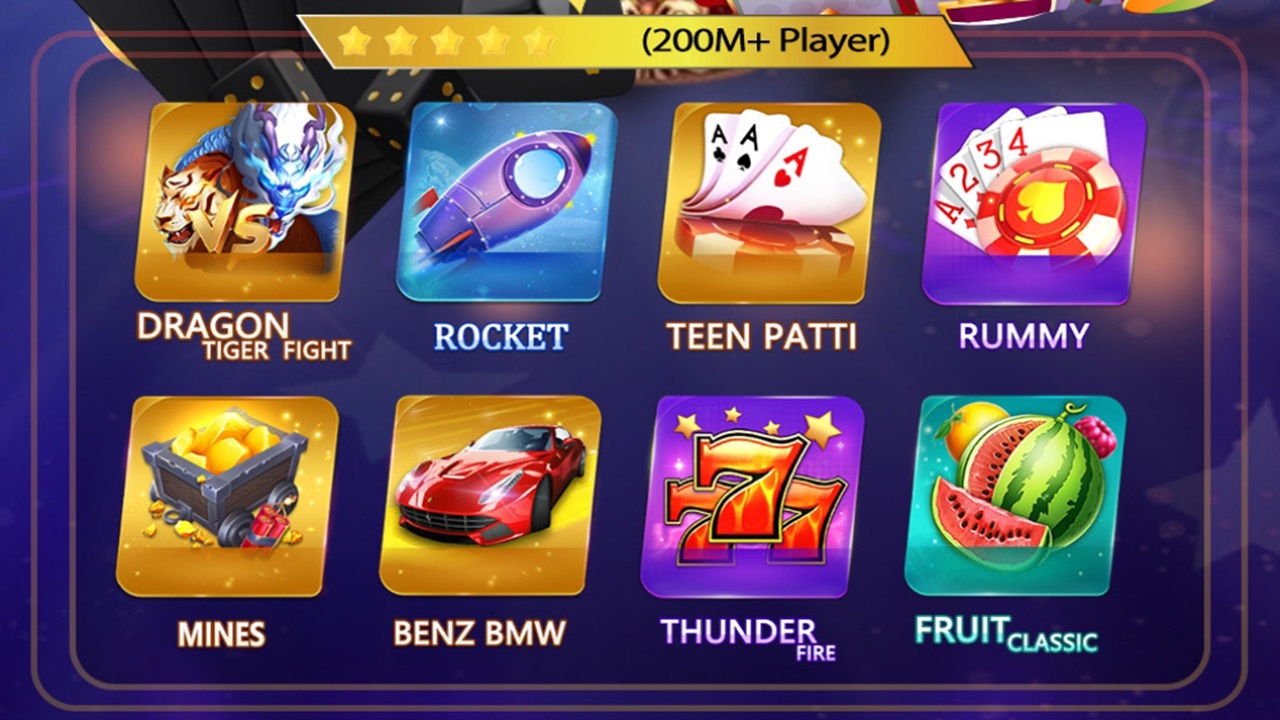Select the Teen Patti card game
The width and height of the screenshot is (1280, 720).
[768, 202]
